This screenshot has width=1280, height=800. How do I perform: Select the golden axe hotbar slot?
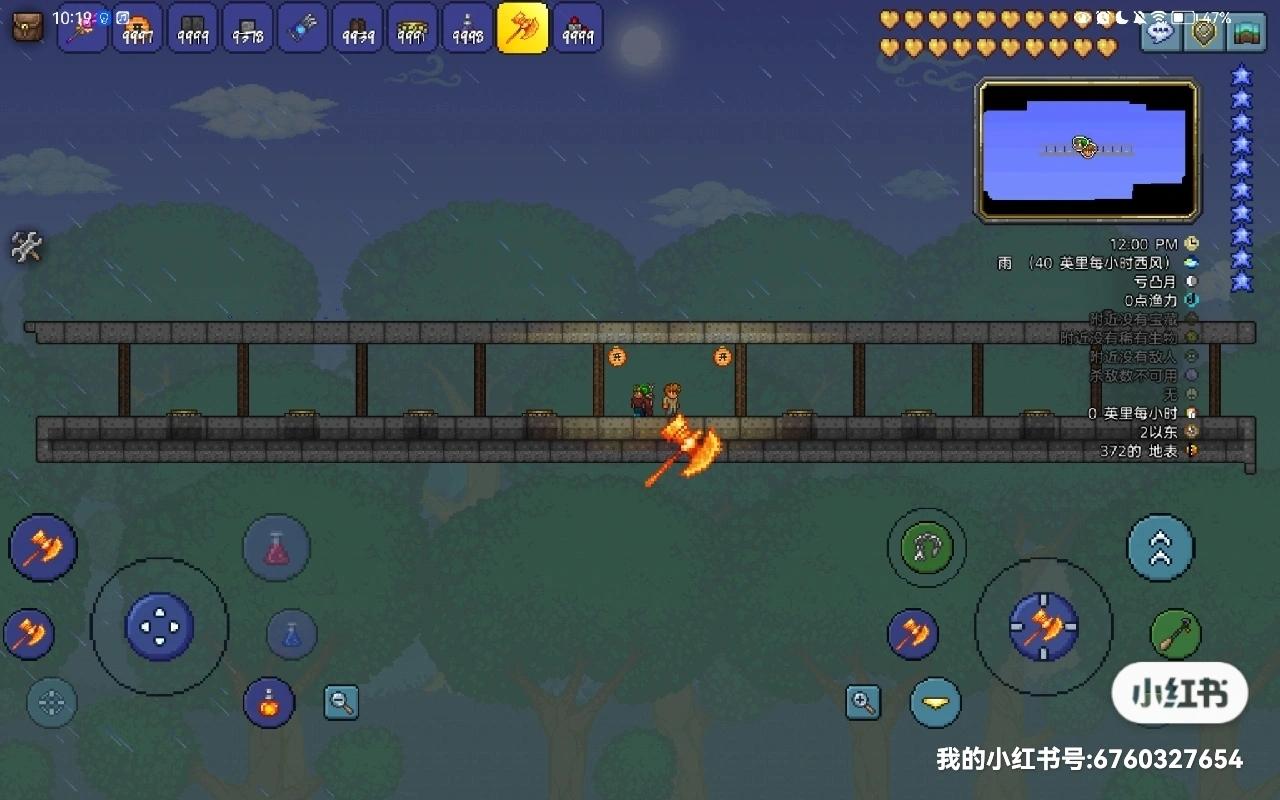(523, 29)
